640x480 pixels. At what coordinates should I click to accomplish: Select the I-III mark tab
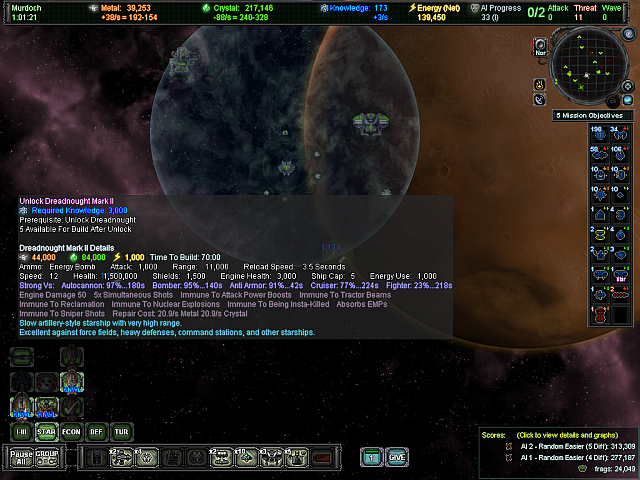pos(21,431)
